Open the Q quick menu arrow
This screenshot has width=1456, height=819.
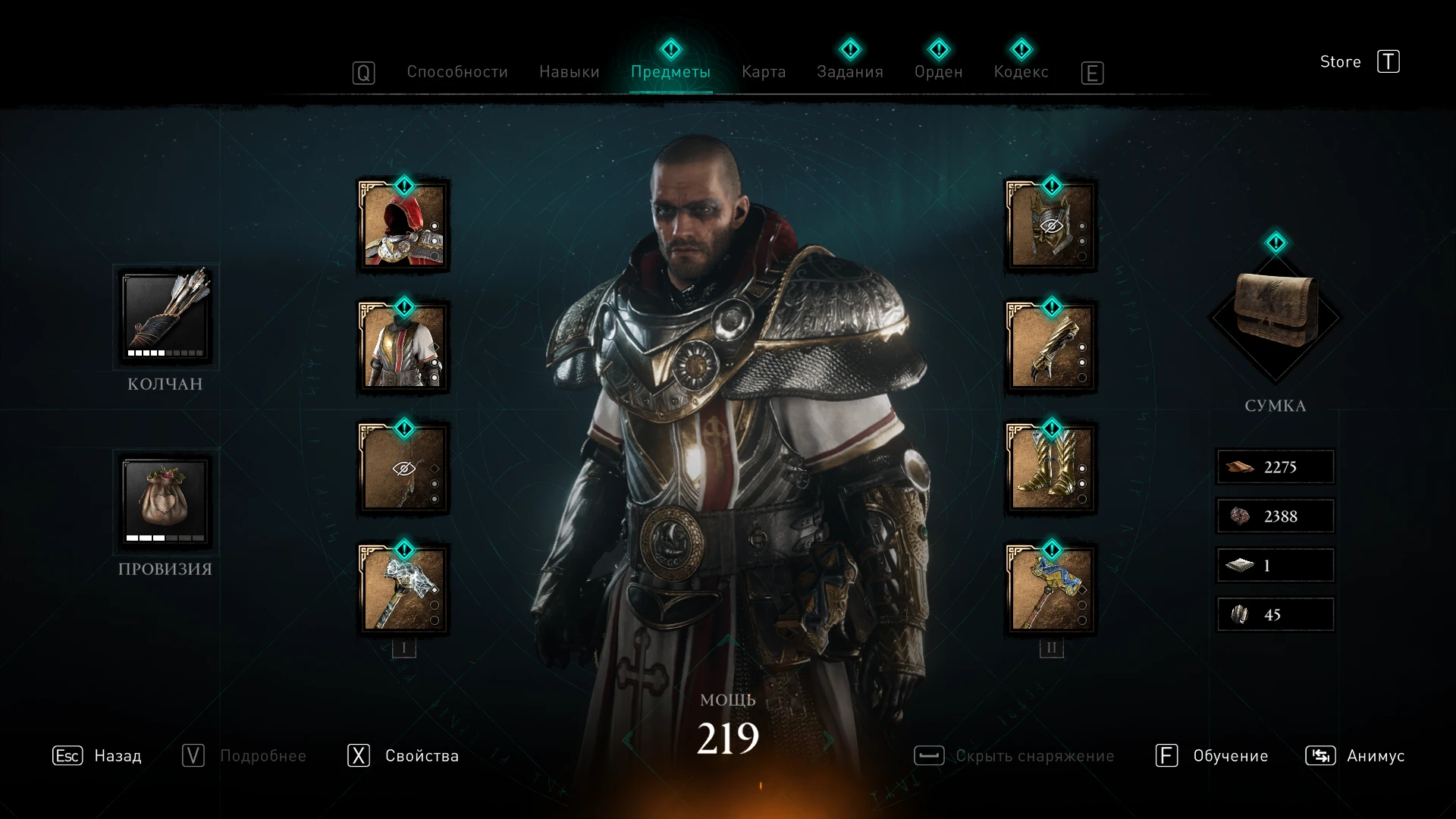(364, 72)
